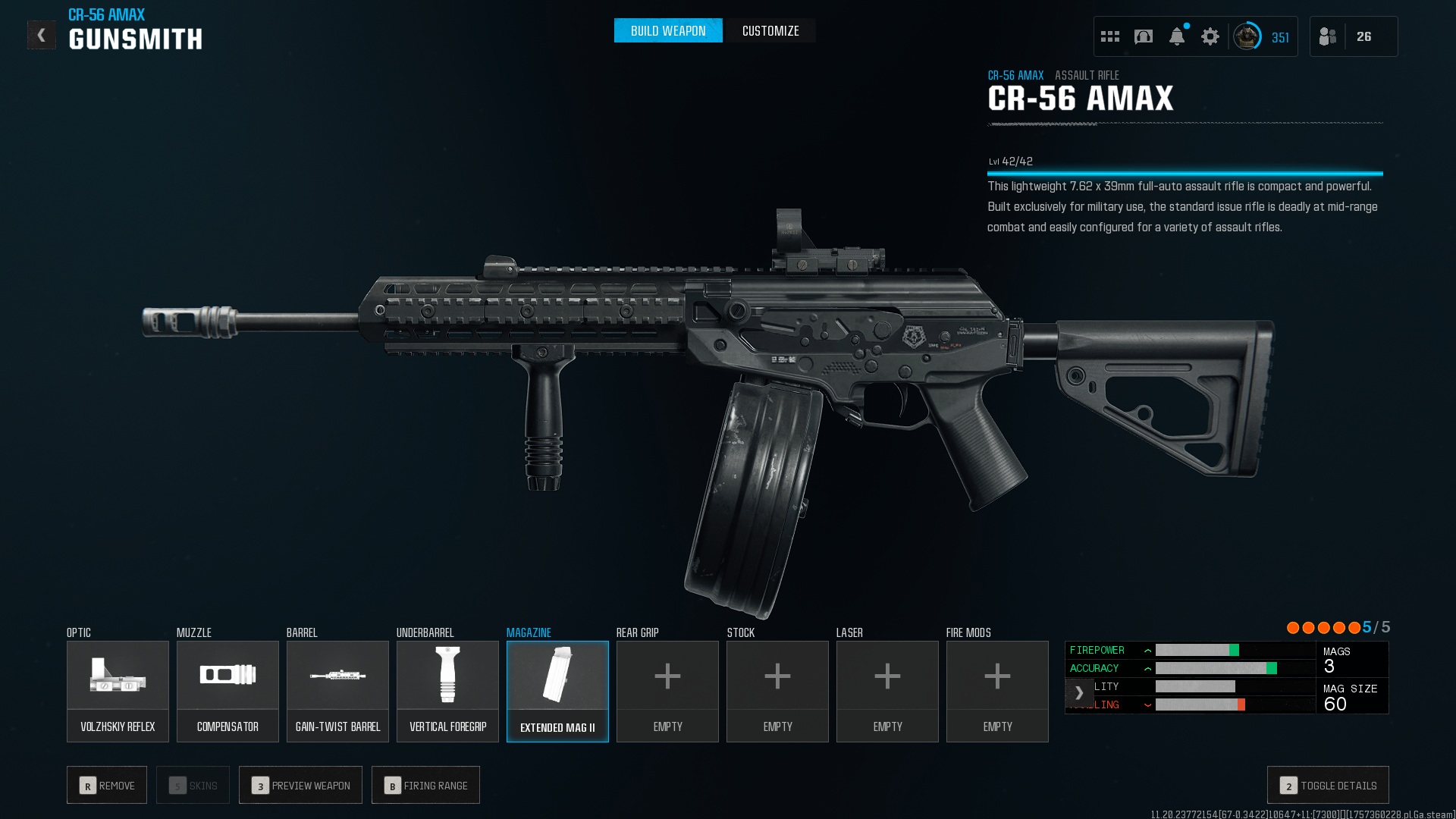
Task: Choose the Gain-Twist Barrel slot
Action: (337, 691)
